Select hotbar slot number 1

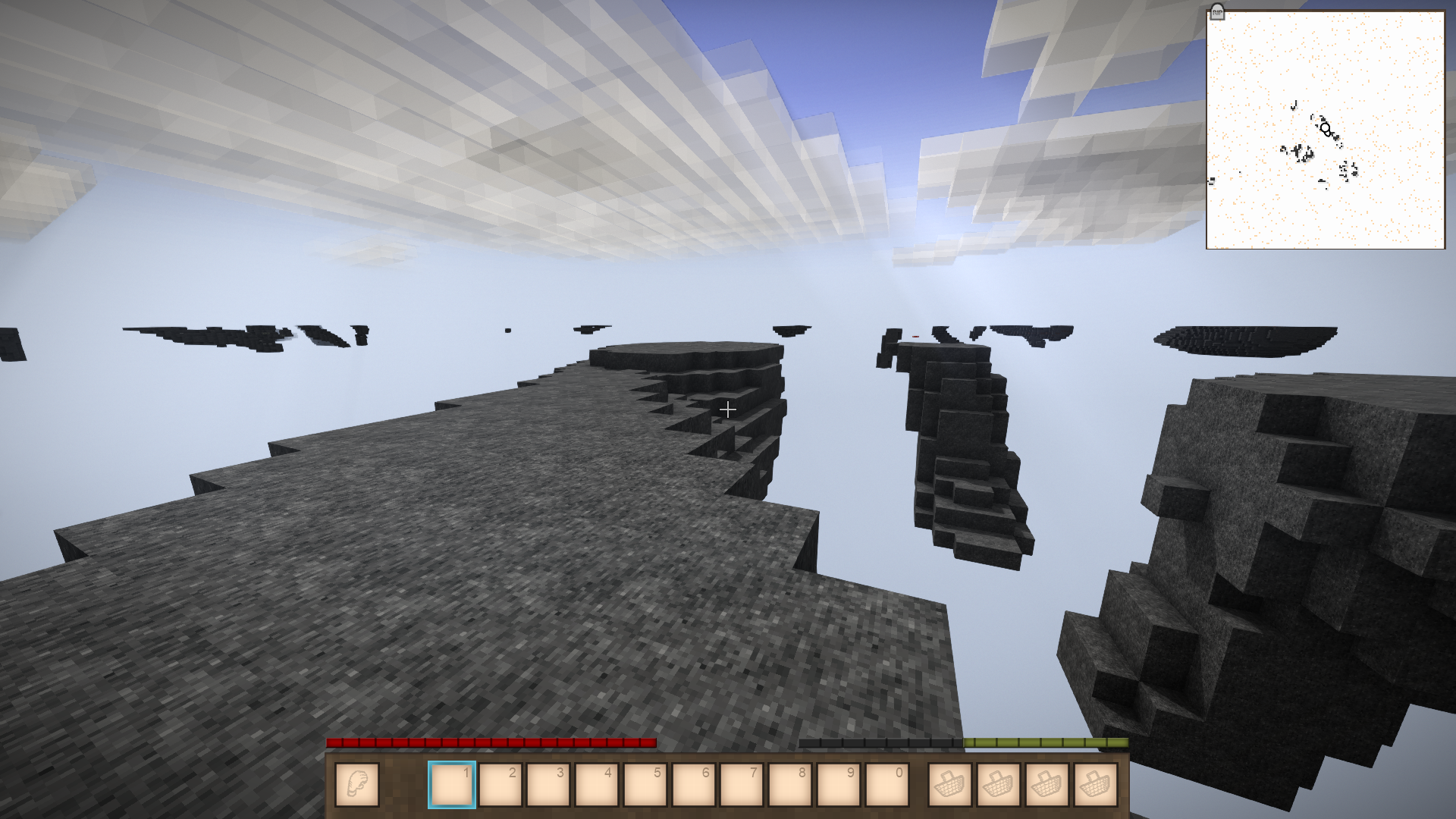pyautogui.click(x=452, y=784)
